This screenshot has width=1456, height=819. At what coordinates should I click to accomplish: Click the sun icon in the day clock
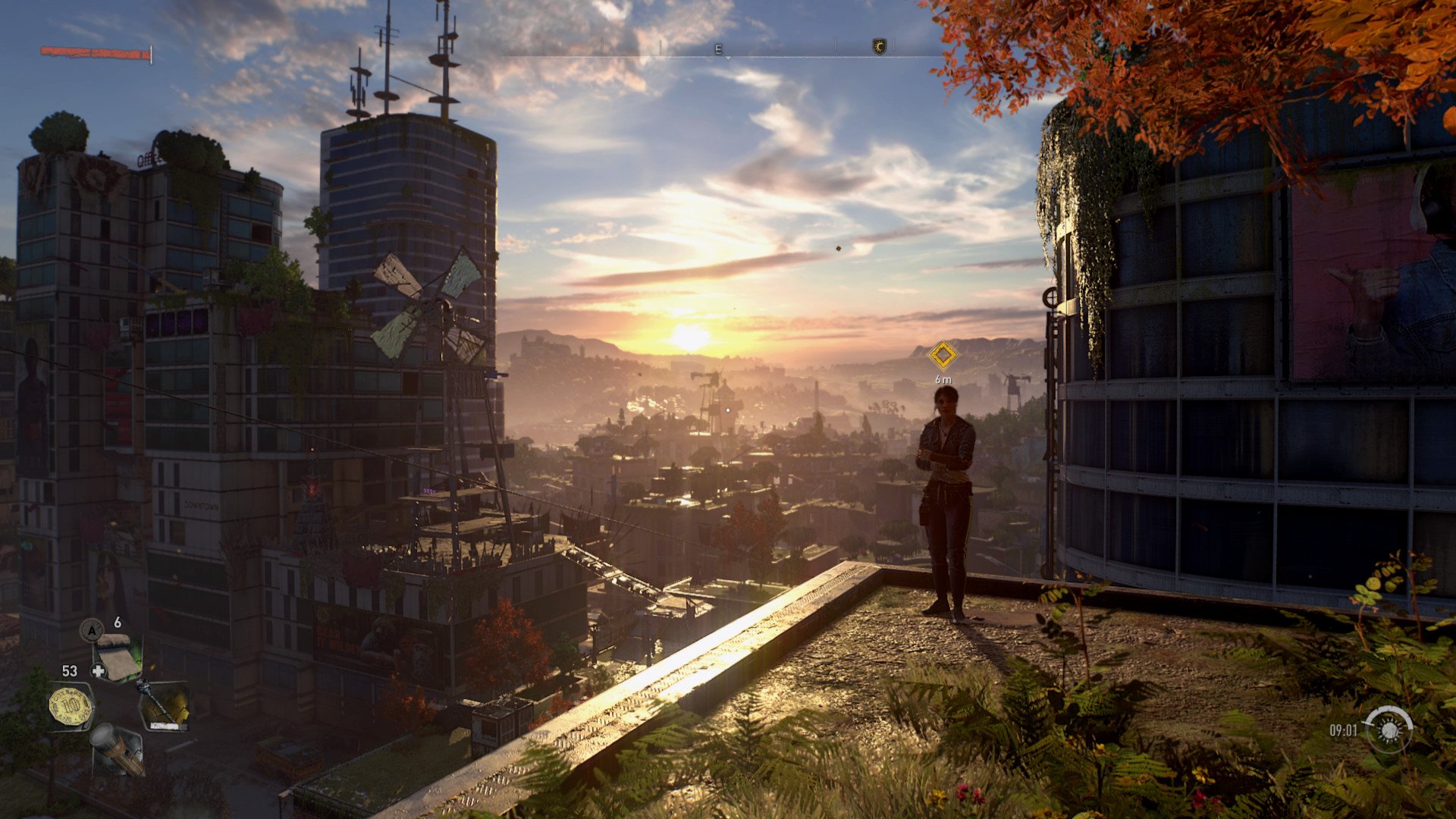1390,730
